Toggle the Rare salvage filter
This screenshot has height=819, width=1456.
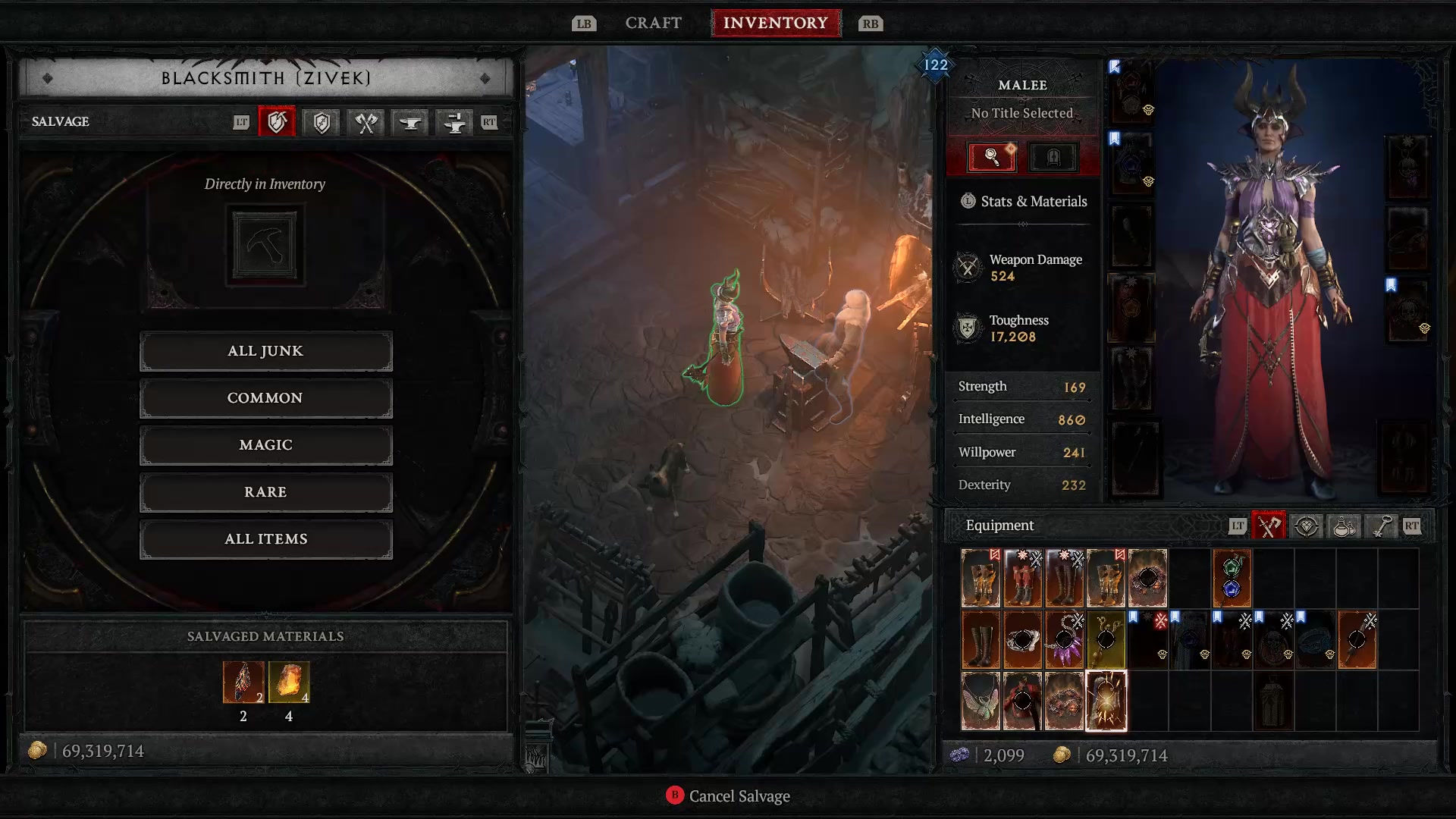265,492
